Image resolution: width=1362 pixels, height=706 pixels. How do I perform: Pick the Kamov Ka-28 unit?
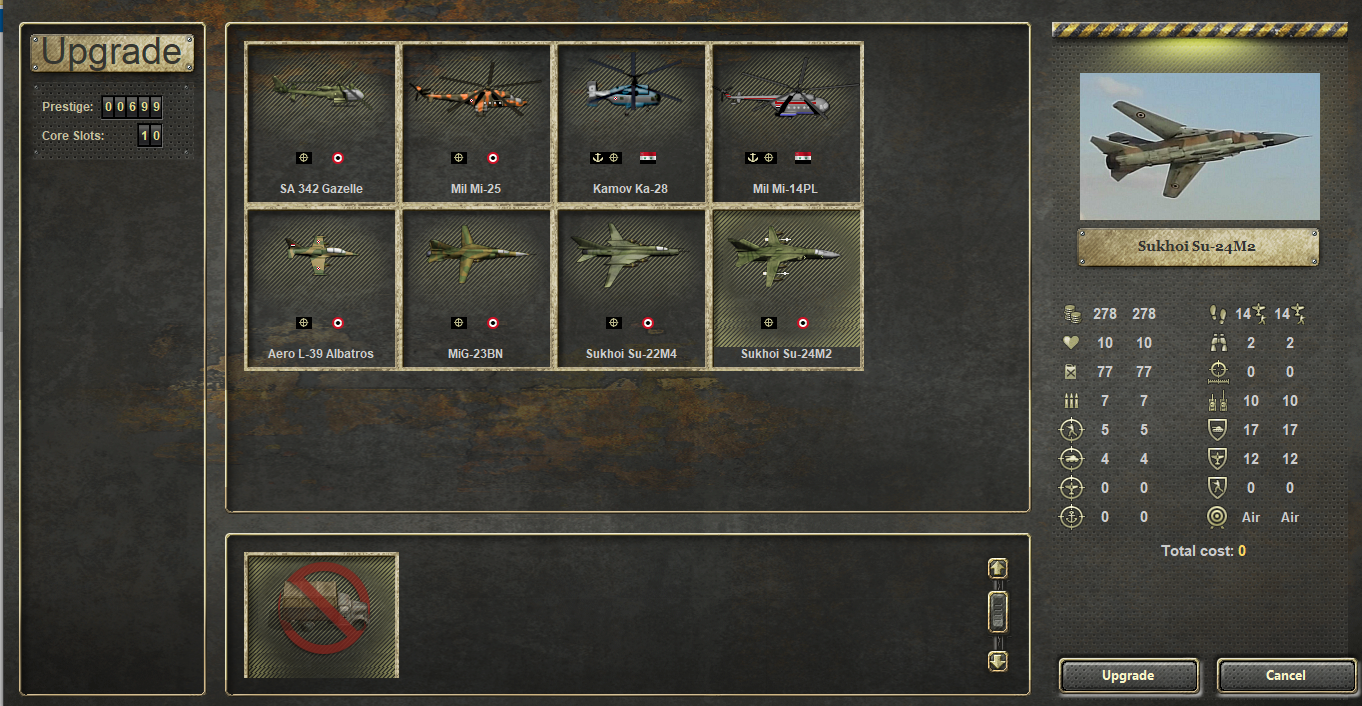[630, 123]
